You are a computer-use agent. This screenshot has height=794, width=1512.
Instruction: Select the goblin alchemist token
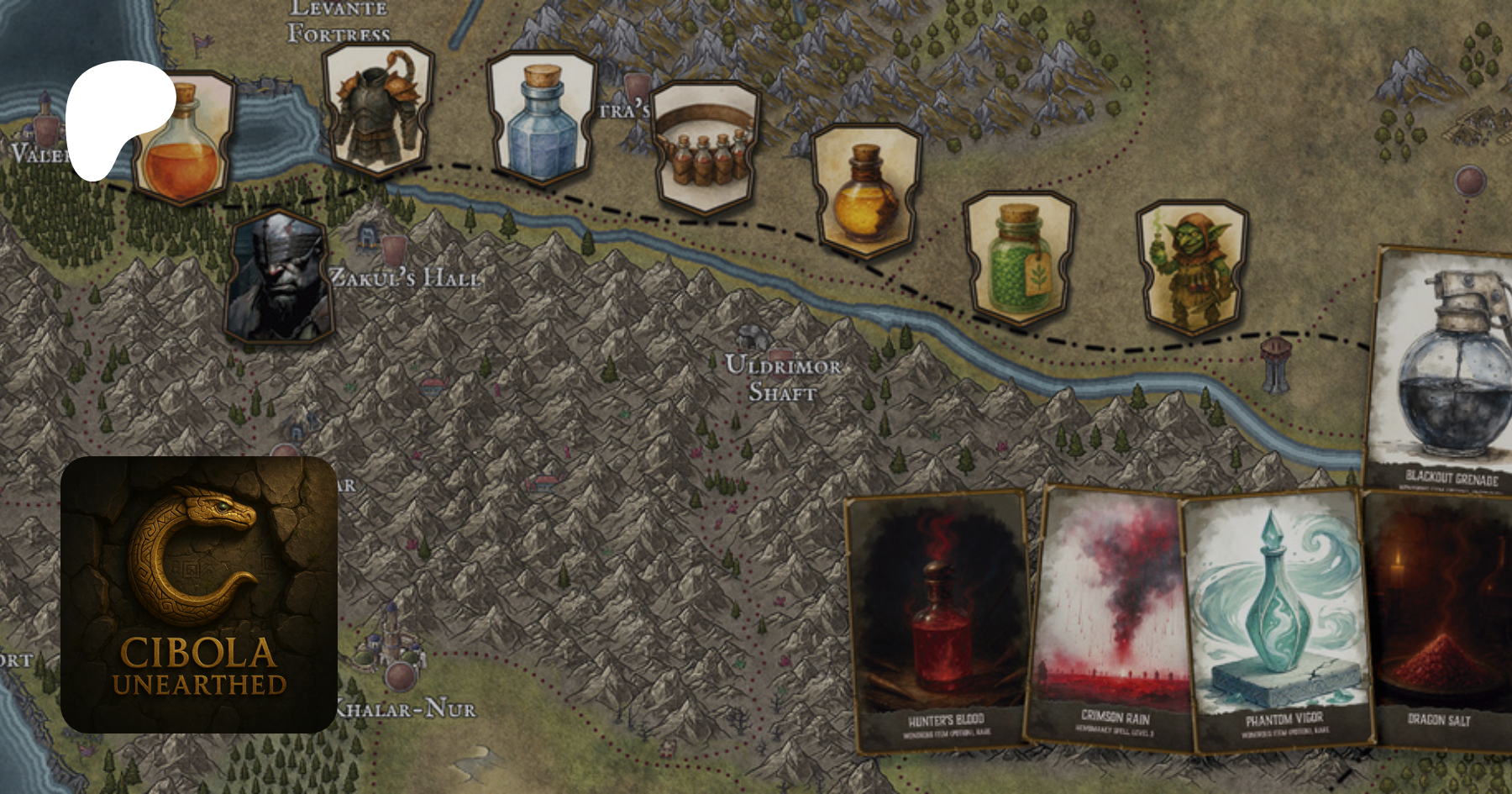[1191, 266]
